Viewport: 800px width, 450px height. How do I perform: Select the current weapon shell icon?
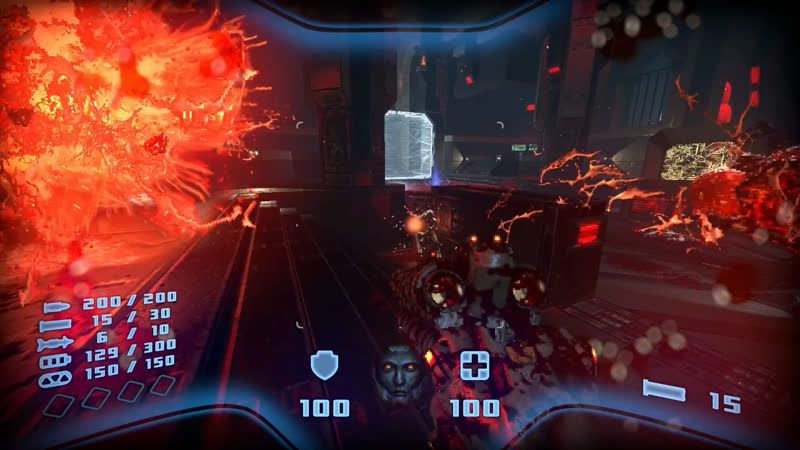click(x=664, y=391)
